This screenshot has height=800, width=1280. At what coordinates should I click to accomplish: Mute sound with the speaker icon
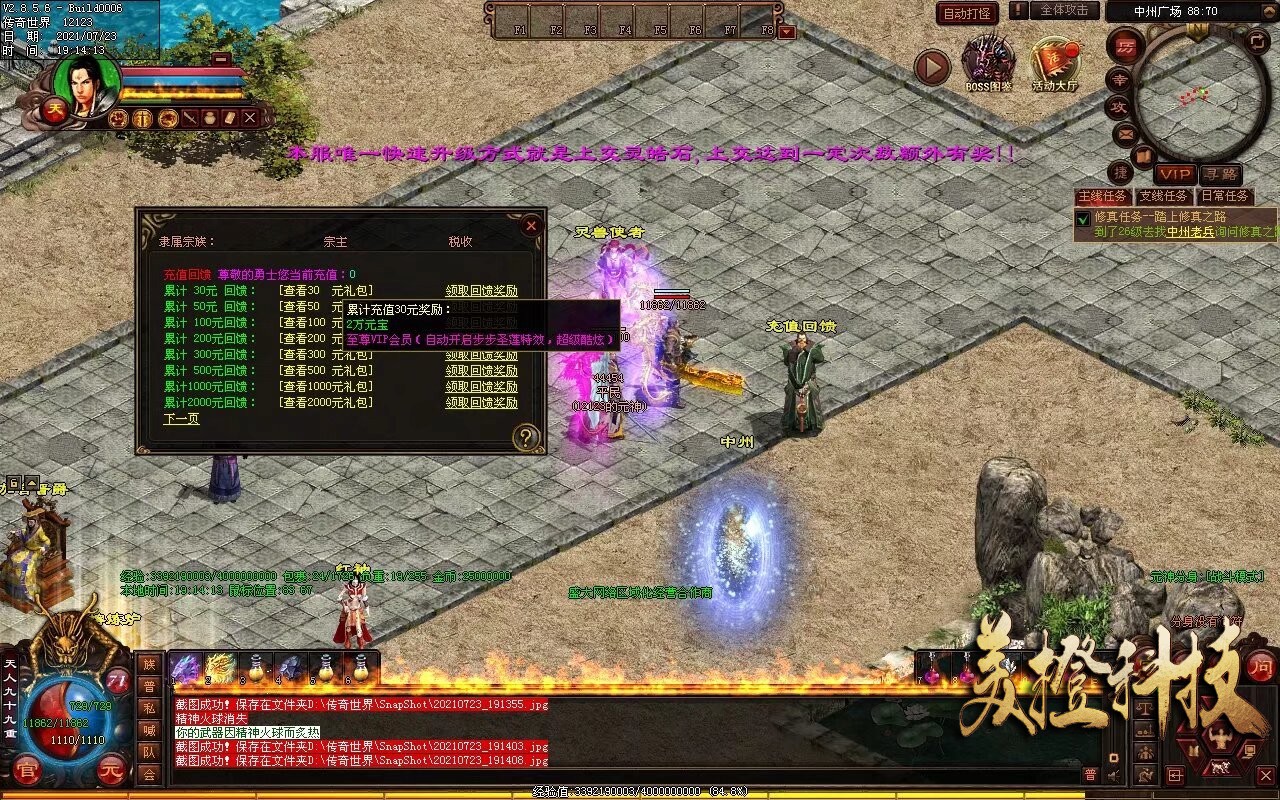click(x=1112, y=775)
